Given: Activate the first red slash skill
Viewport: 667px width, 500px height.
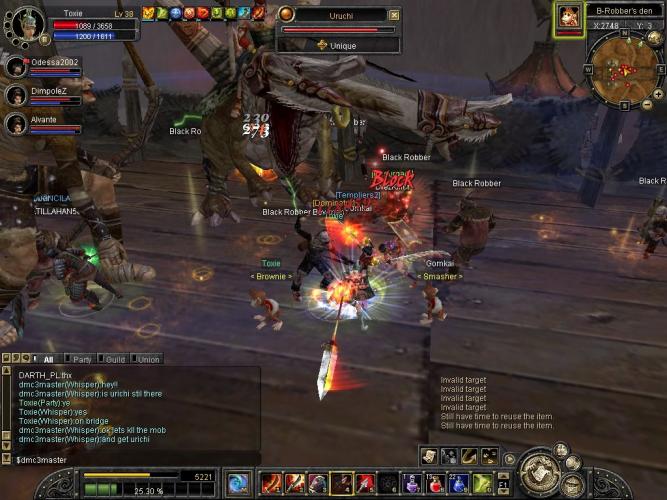Looking at the screenshot, I should 270,484.
